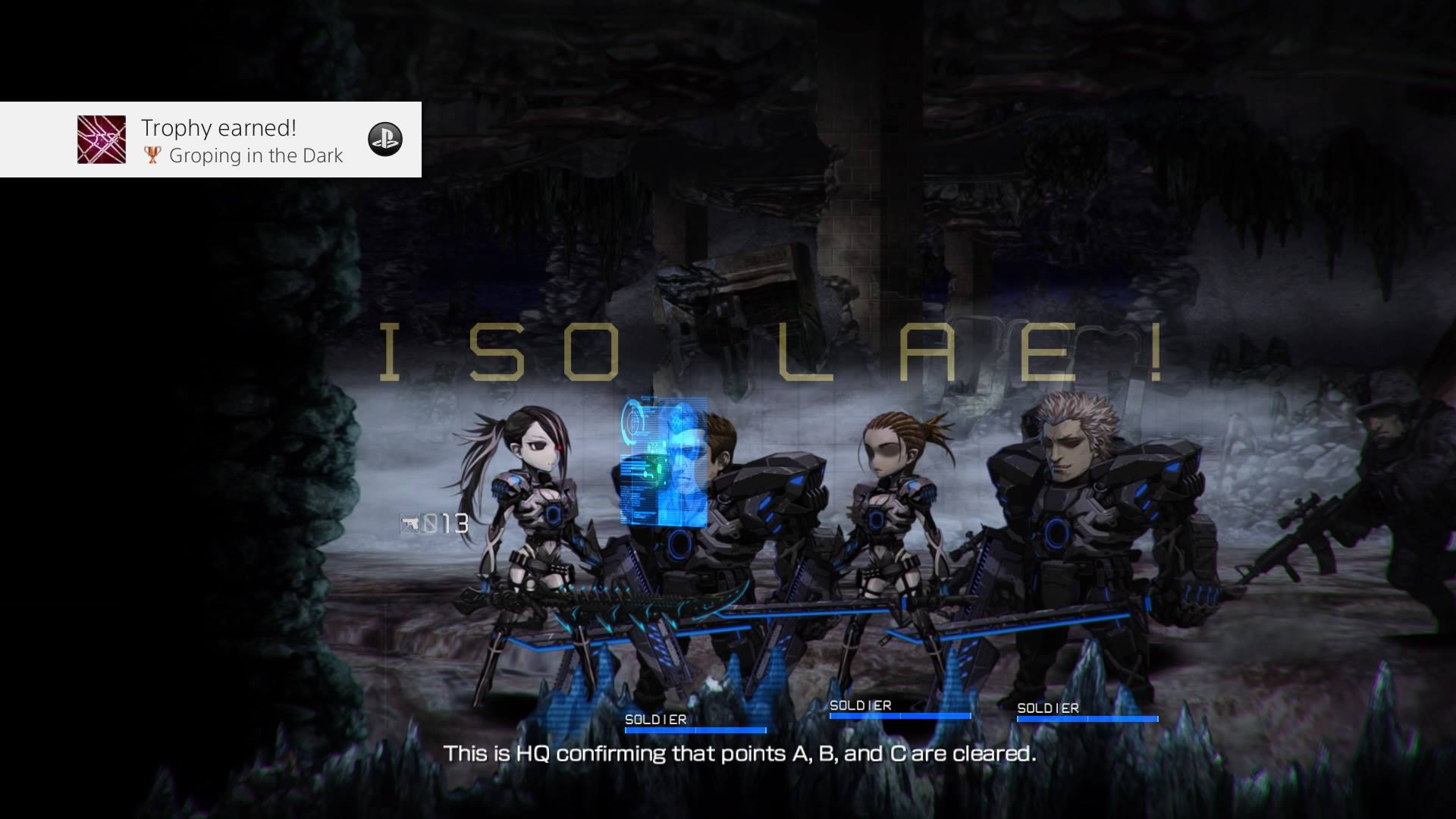Open the Groping in the Dark trophy notification
This screenshot has height=819, width=1456.
tap(241, 141)
